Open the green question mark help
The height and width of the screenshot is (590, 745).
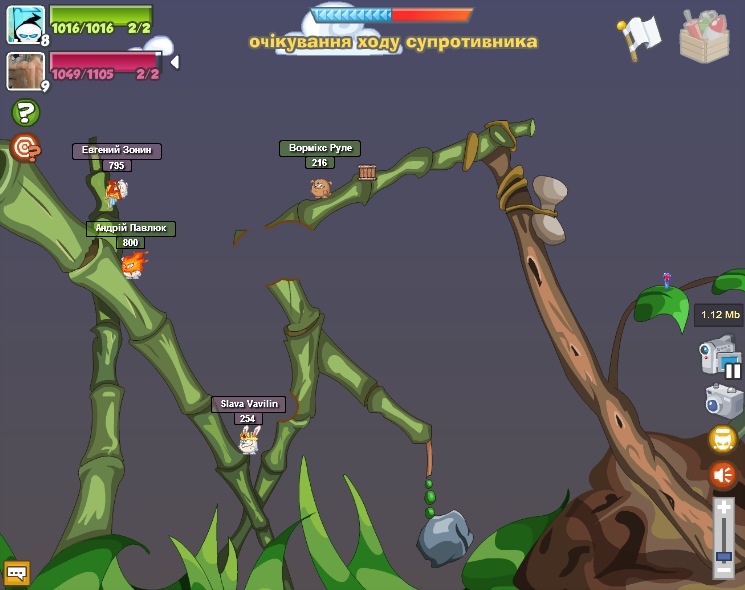point(25,113)
